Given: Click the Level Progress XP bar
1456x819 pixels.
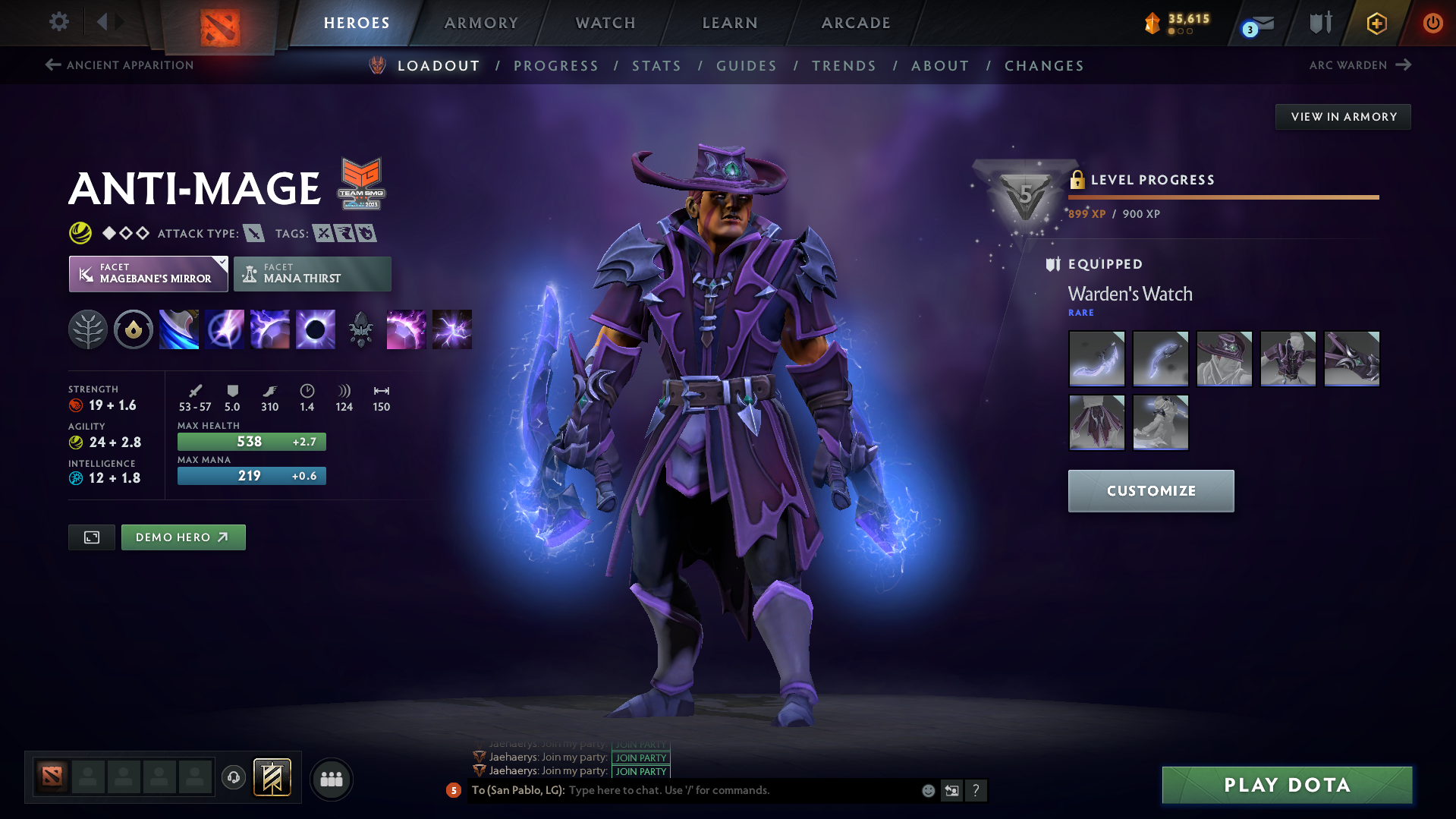Looking at the screenshot, I should pos(1223,197).
